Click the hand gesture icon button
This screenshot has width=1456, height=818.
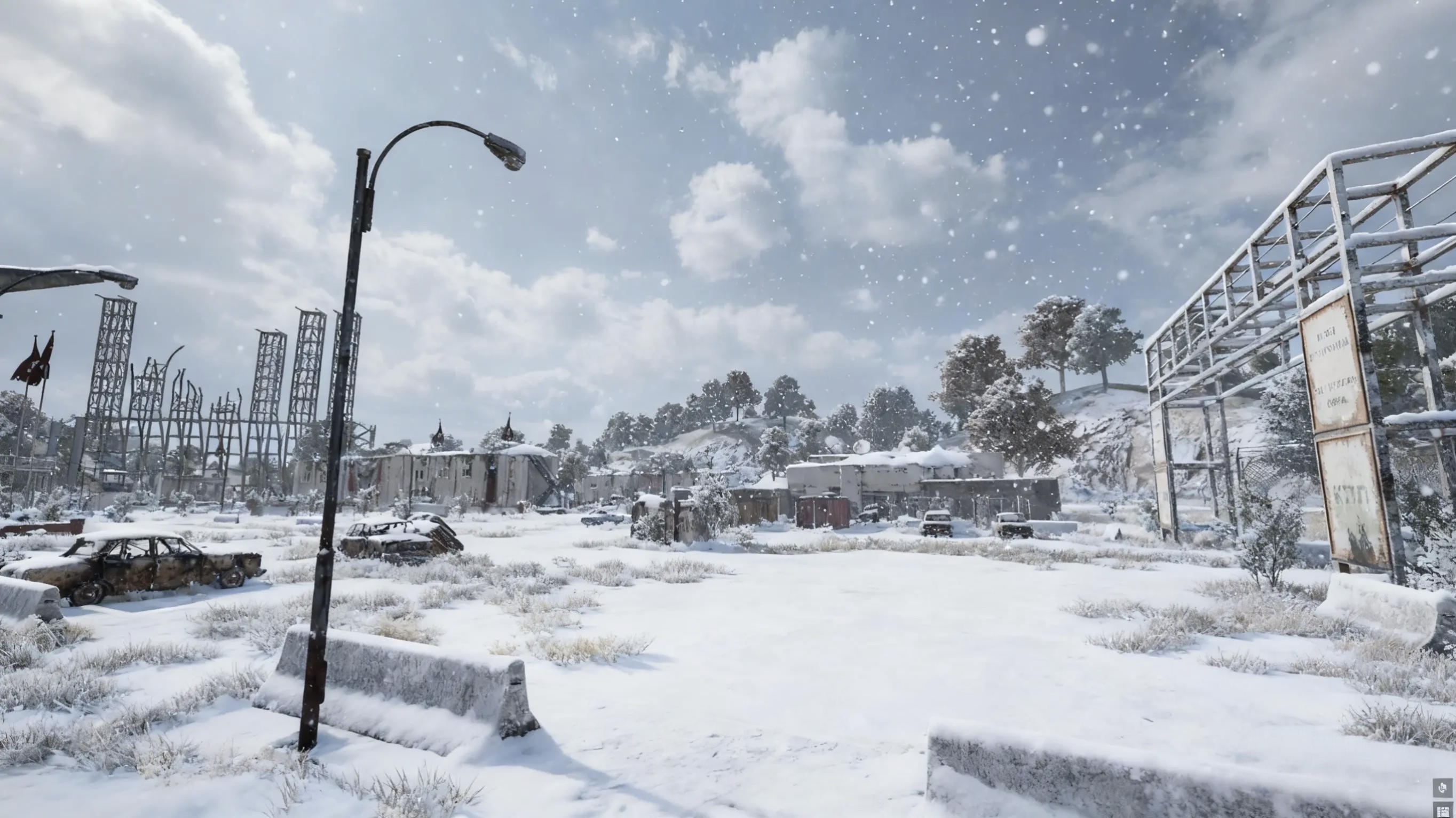(x=1444, y=787)
